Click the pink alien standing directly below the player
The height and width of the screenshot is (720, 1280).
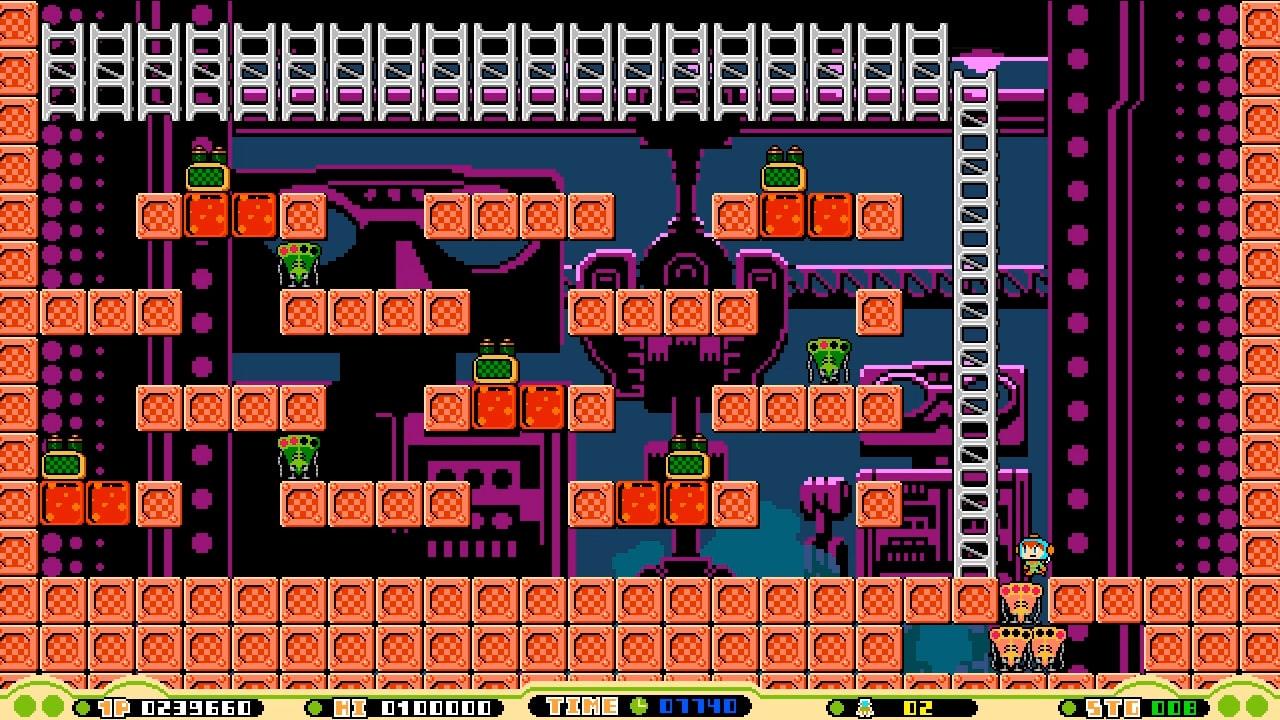pos(1019,600)
